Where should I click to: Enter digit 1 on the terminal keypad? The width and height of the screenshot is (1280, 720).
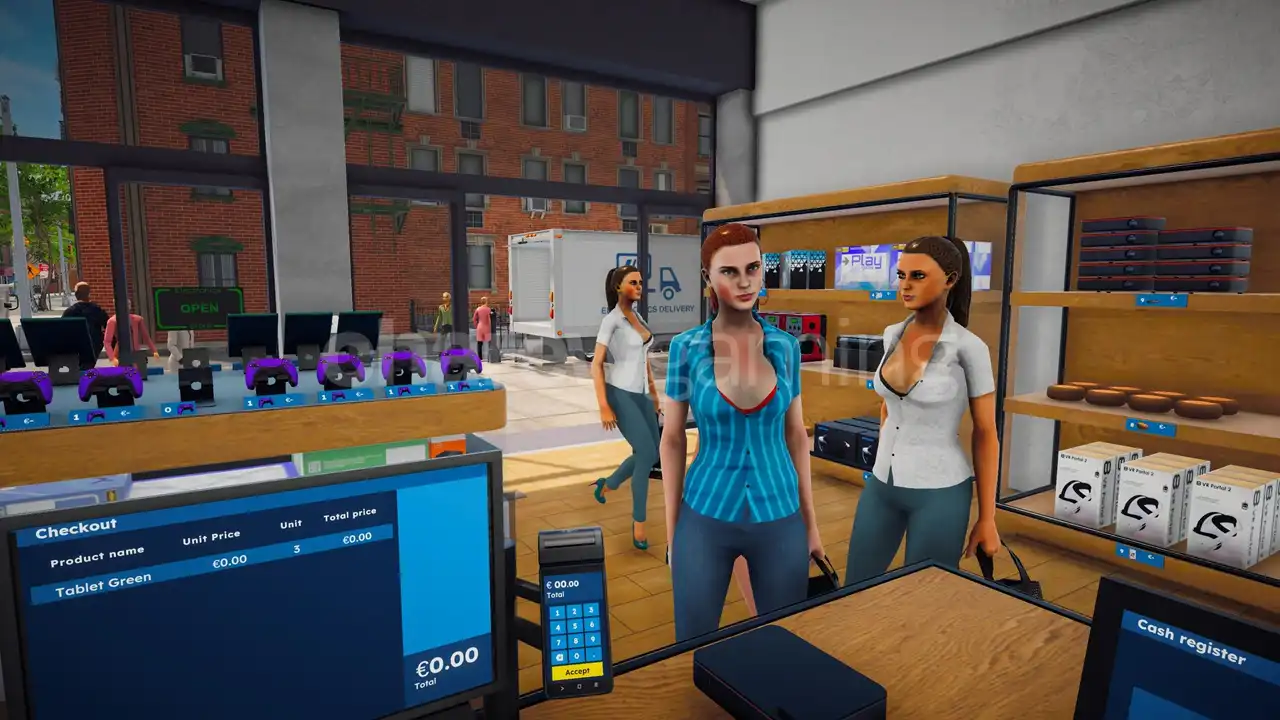tap(558, 613)
